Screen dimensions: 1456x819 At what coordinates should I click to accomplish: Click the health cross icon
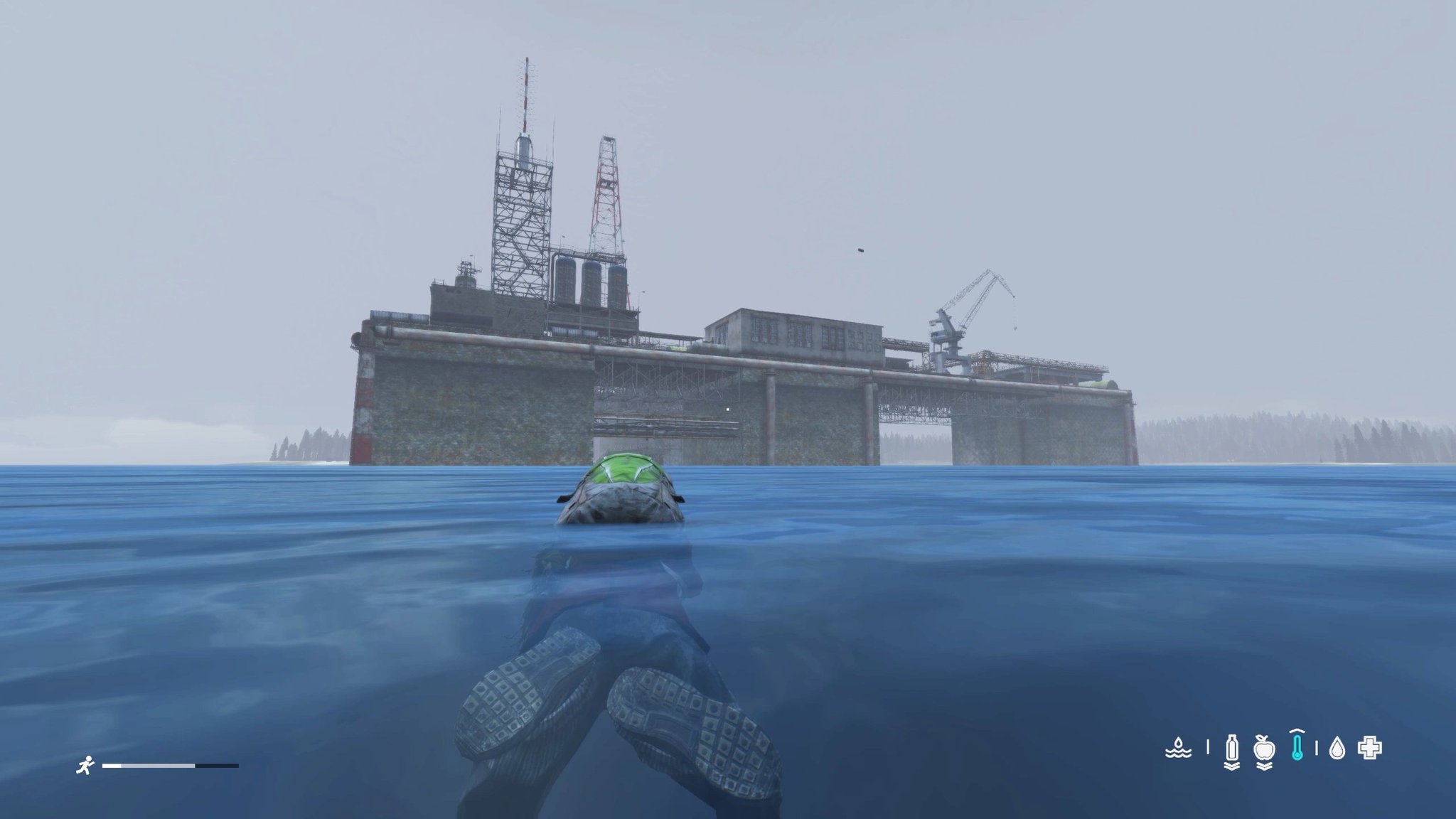click(x=1370, y=749)
